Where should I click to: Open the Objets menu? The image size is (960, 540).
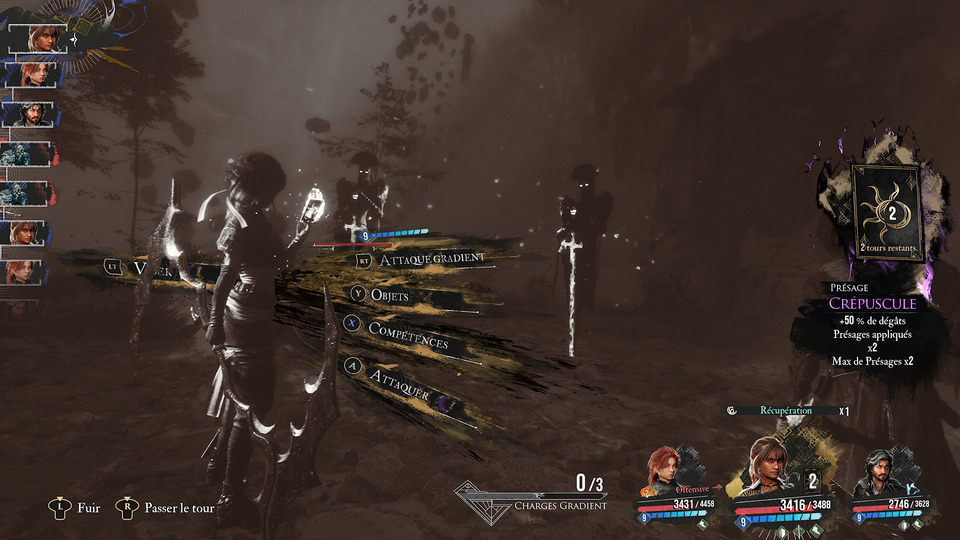[389, 295]
